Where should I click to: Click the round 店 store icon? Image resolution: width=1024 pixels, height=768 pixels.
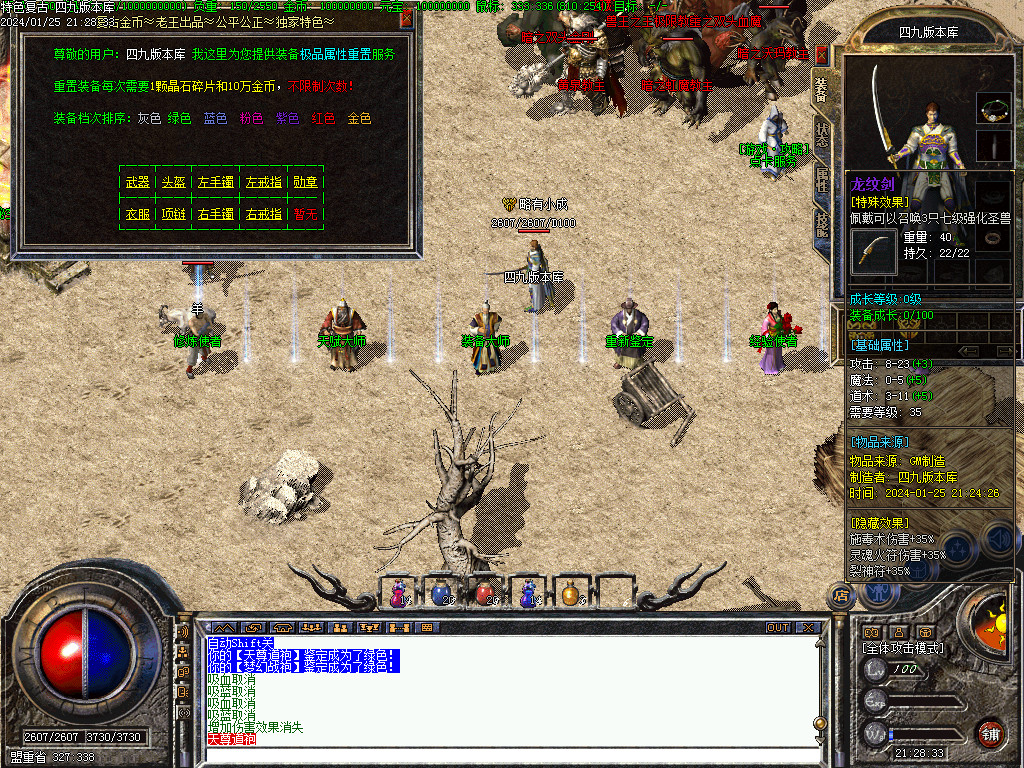[840, 594]
